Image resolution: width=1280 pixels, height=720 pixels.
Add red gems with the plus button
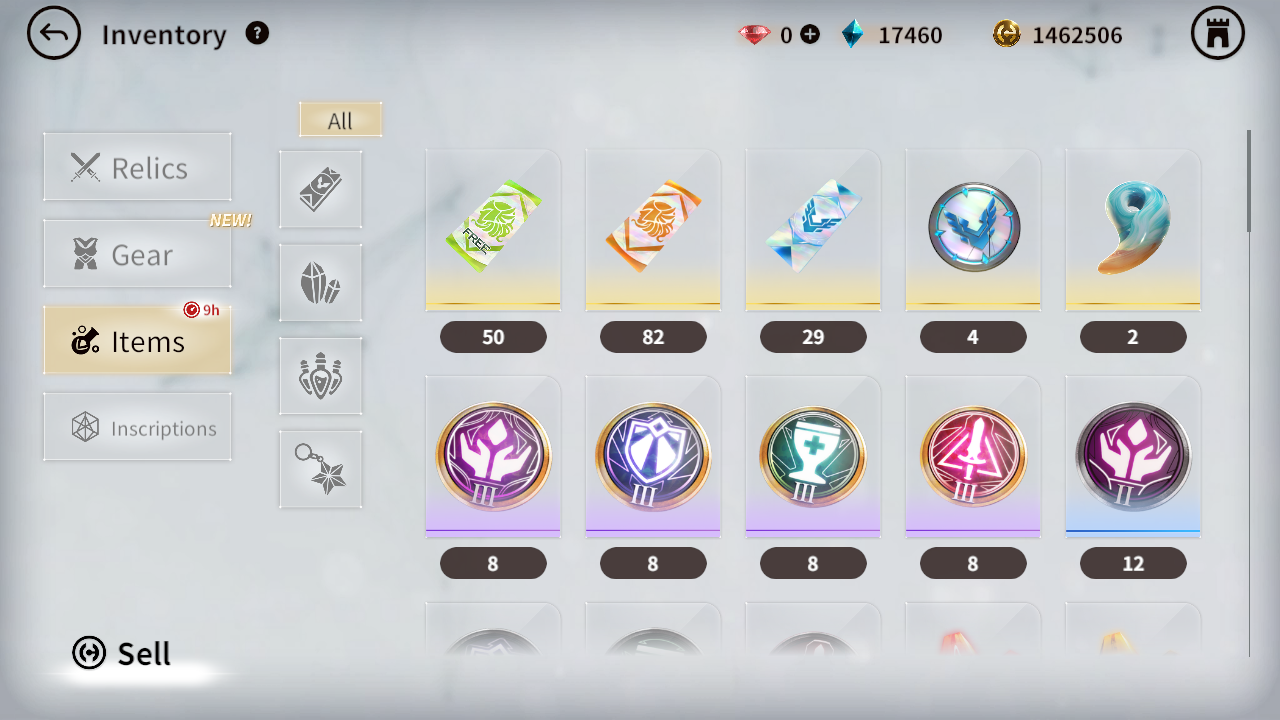pos(810,35)
